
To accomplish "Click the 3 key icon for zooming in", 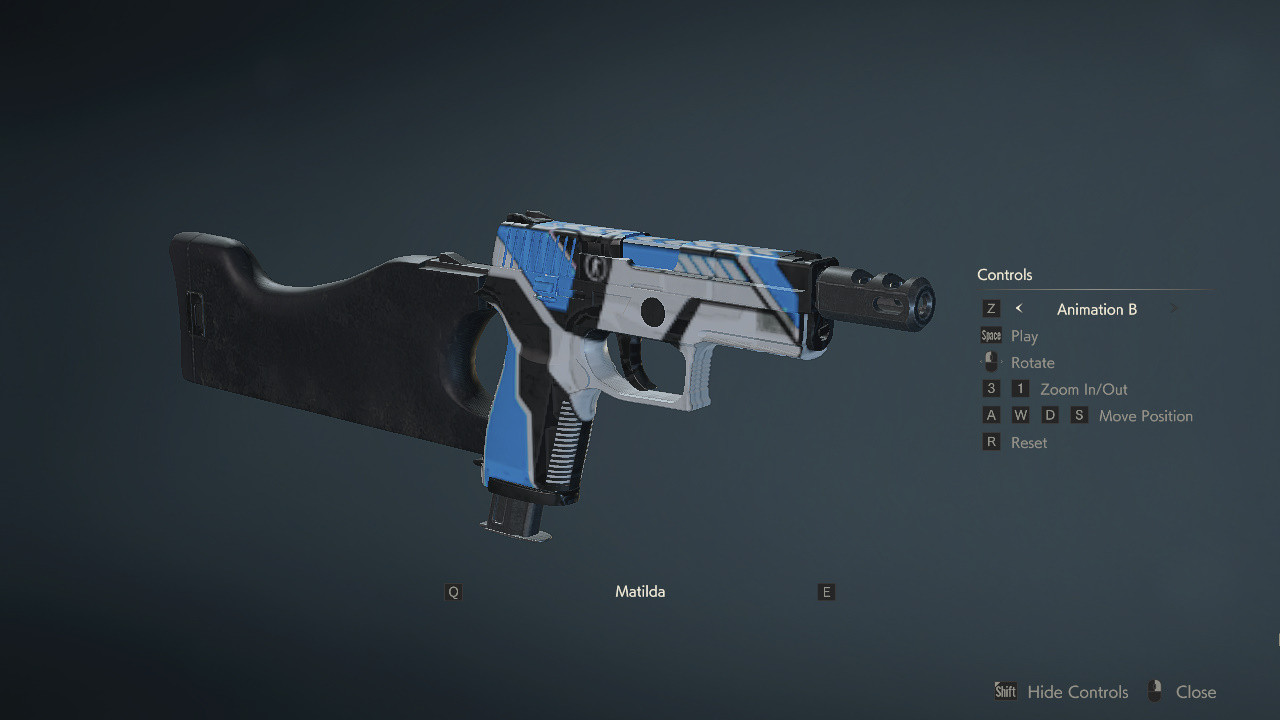I will [x=991, y=388].
